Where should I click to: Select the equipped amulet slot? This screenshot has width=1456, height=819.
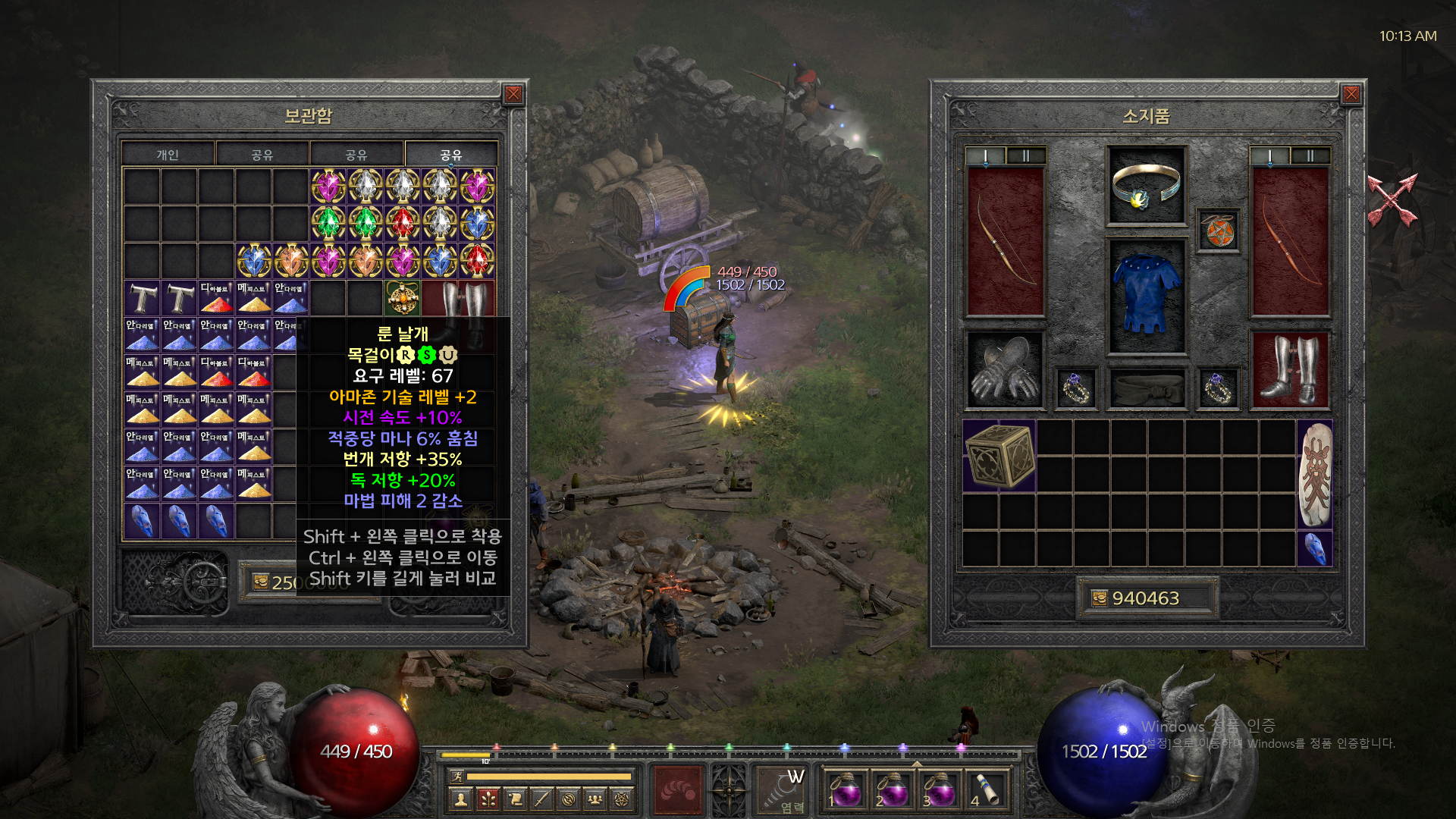point(1218,231)
